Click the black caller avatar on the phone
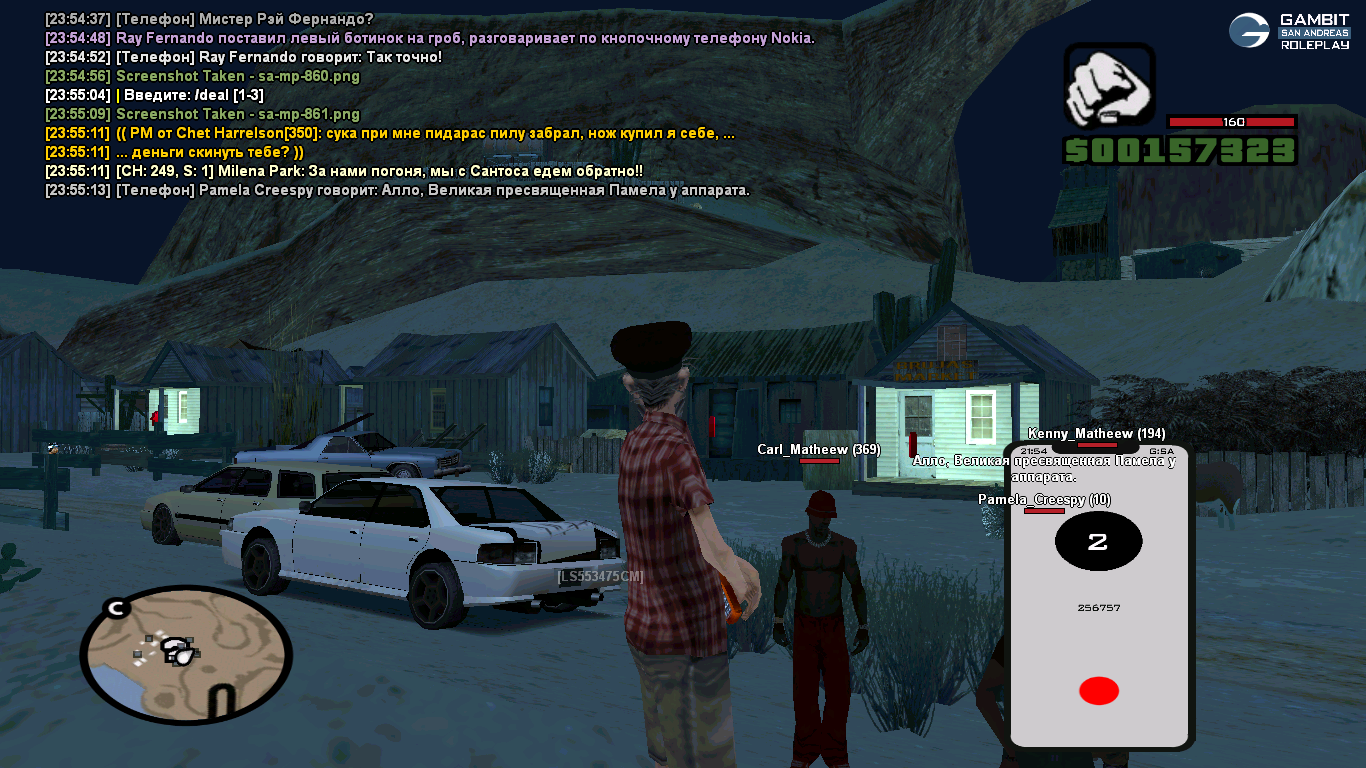 pos(1098,542)
